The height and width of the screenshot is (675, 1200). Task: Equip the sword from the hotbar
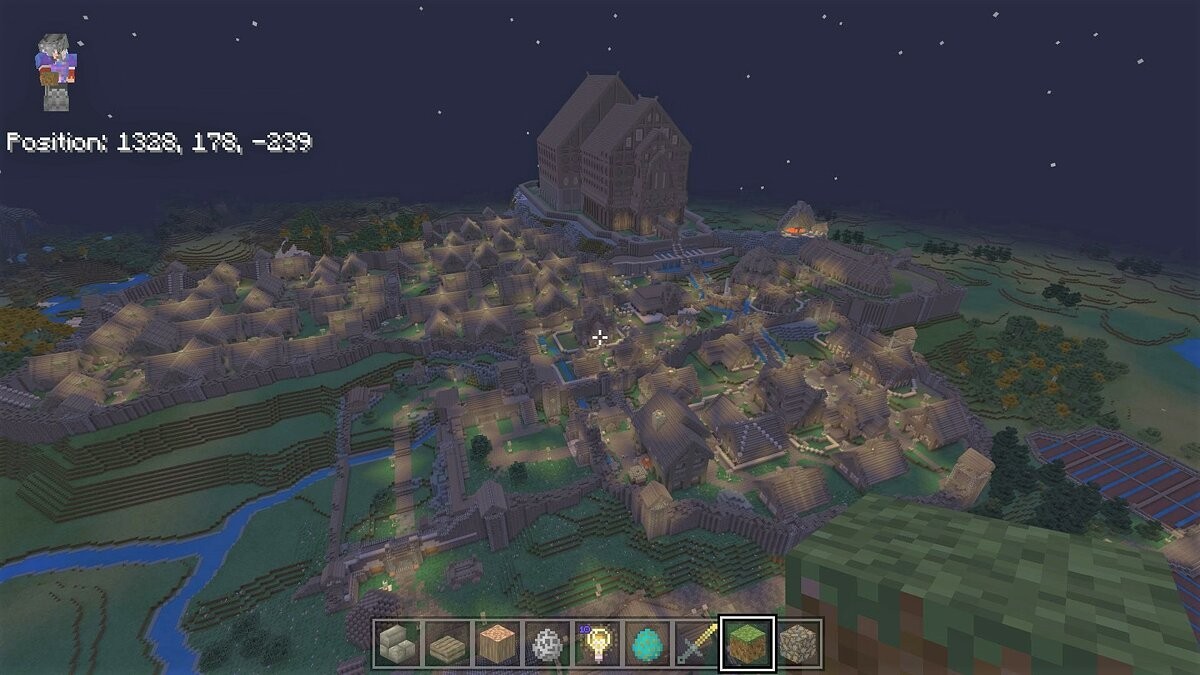coord(697,643)
